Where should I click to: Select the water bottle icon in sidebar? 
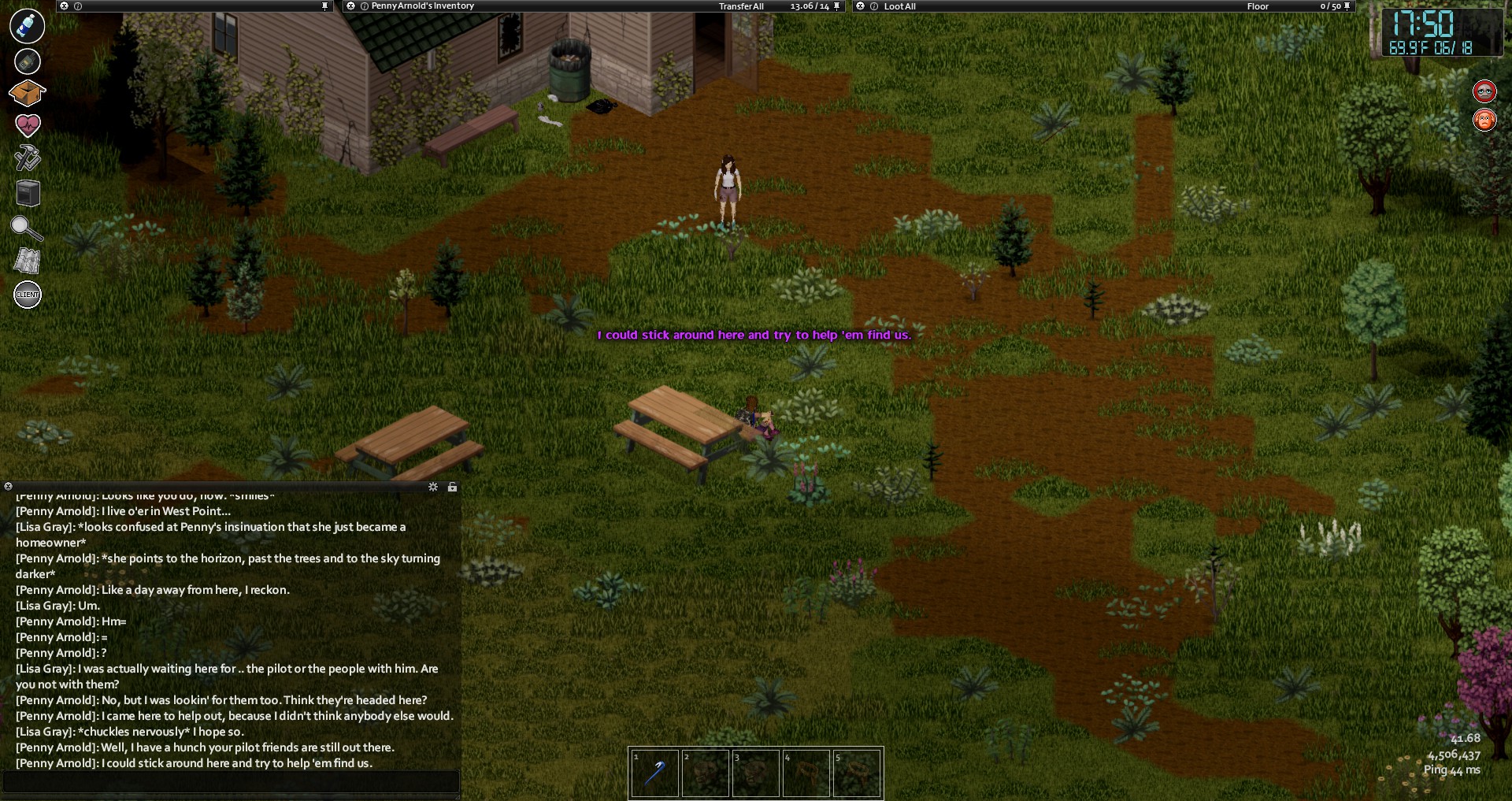point(28,26)
